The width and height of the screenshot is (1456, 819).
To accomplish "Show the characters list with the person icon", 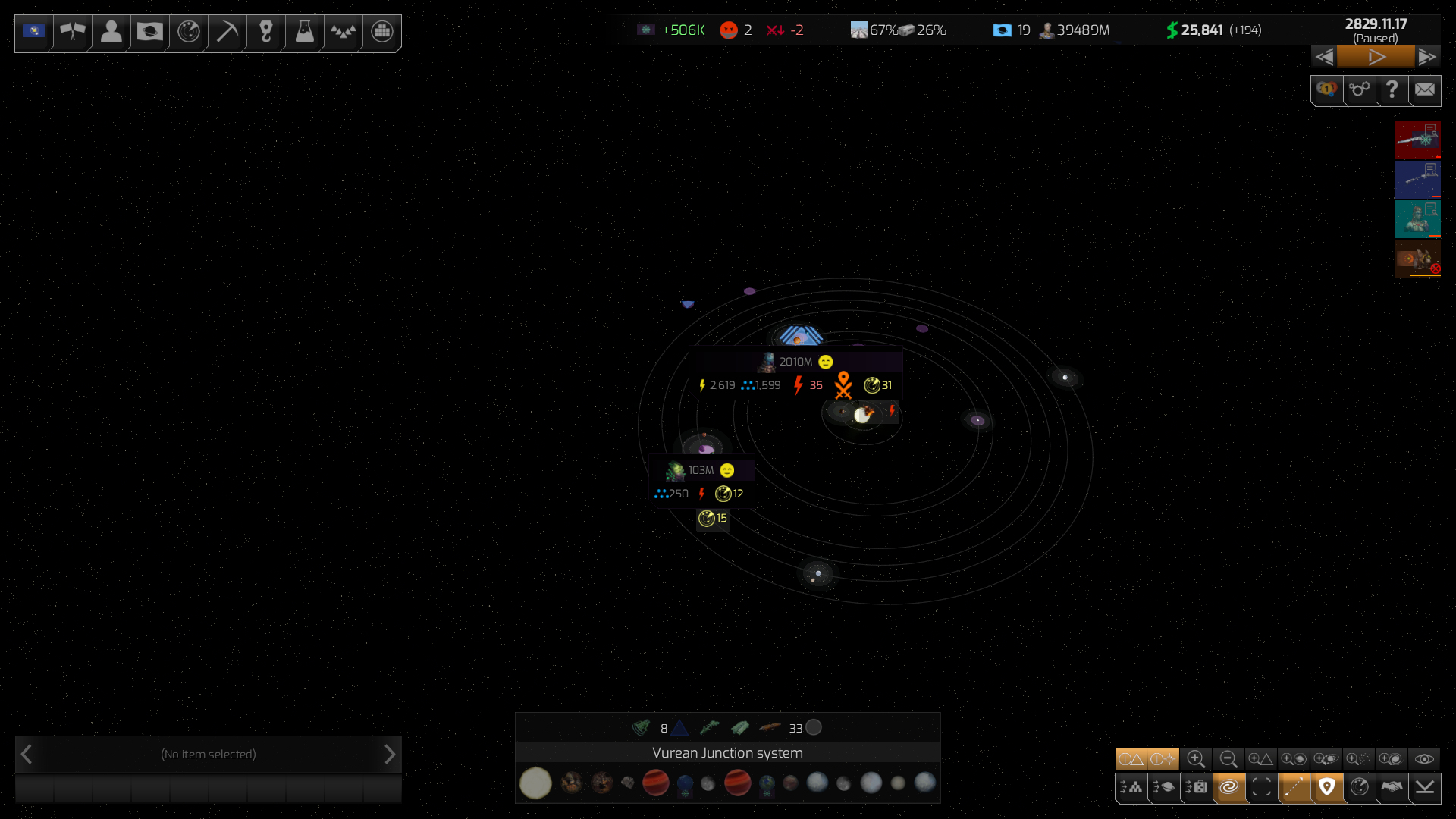I will click(111, 32).
